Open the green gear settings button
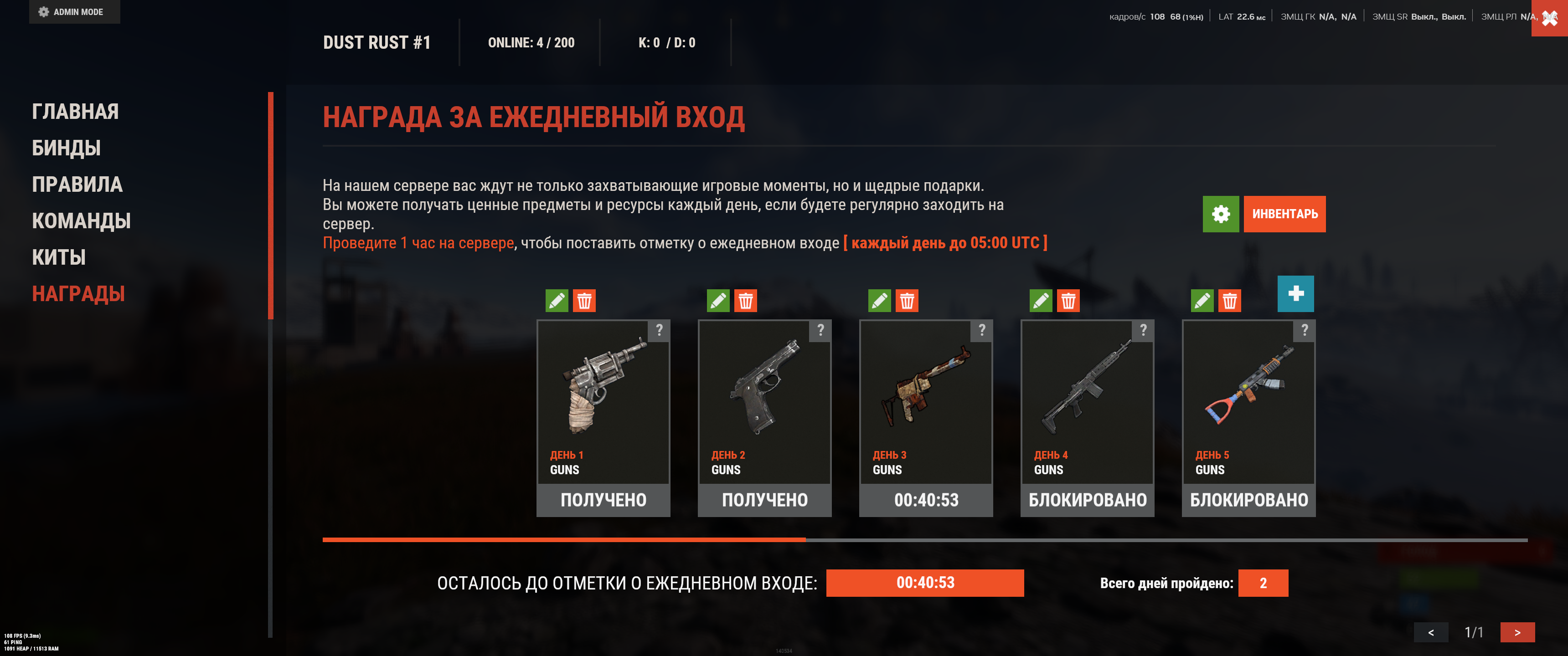 tap(1220, 214)
